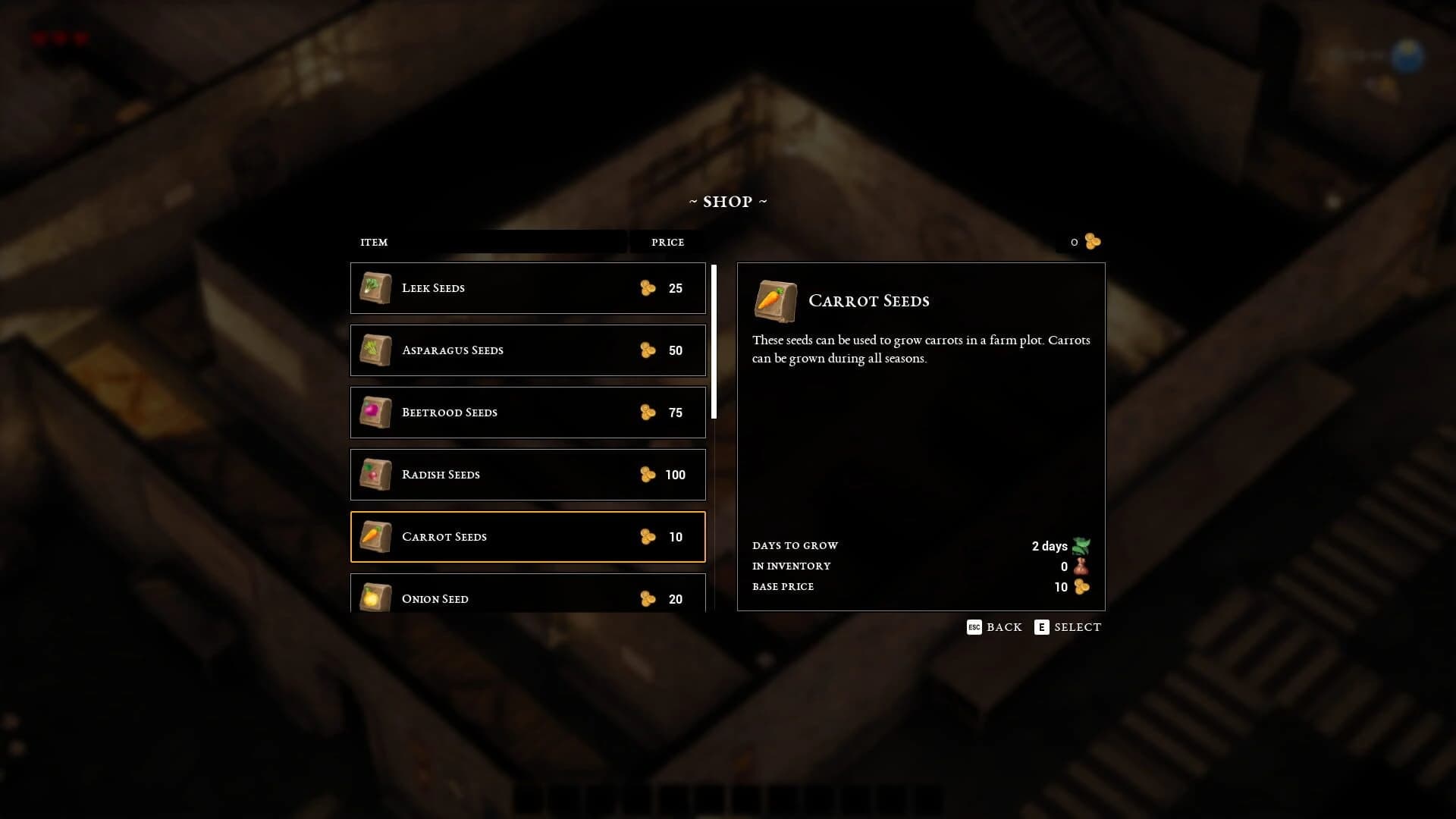The width and height of the screenshot is (1456, 819).
Task: Click the Leek Seeds packet icon
Action: (373, 288)
